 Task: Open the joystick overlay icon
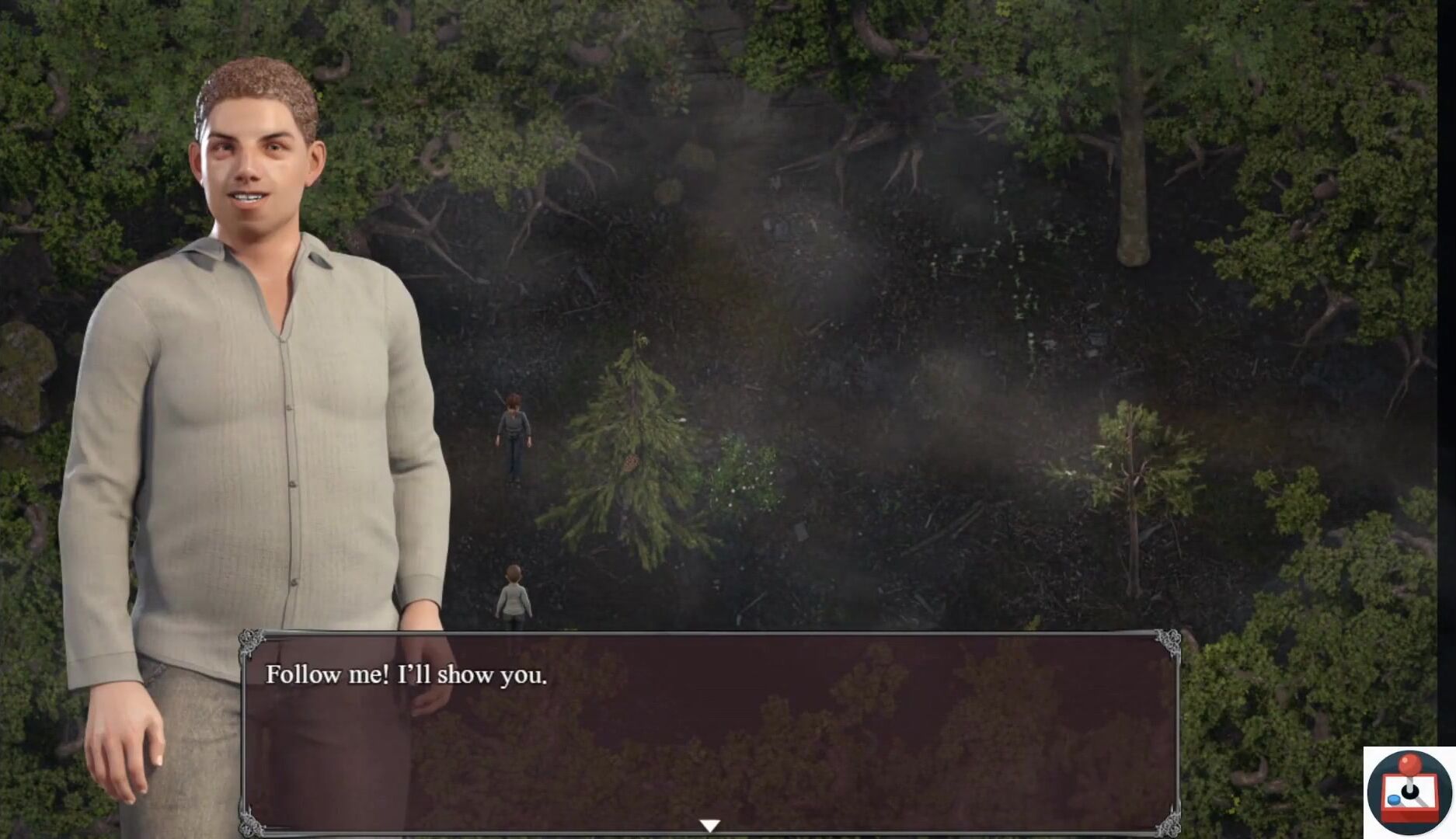1409,792
